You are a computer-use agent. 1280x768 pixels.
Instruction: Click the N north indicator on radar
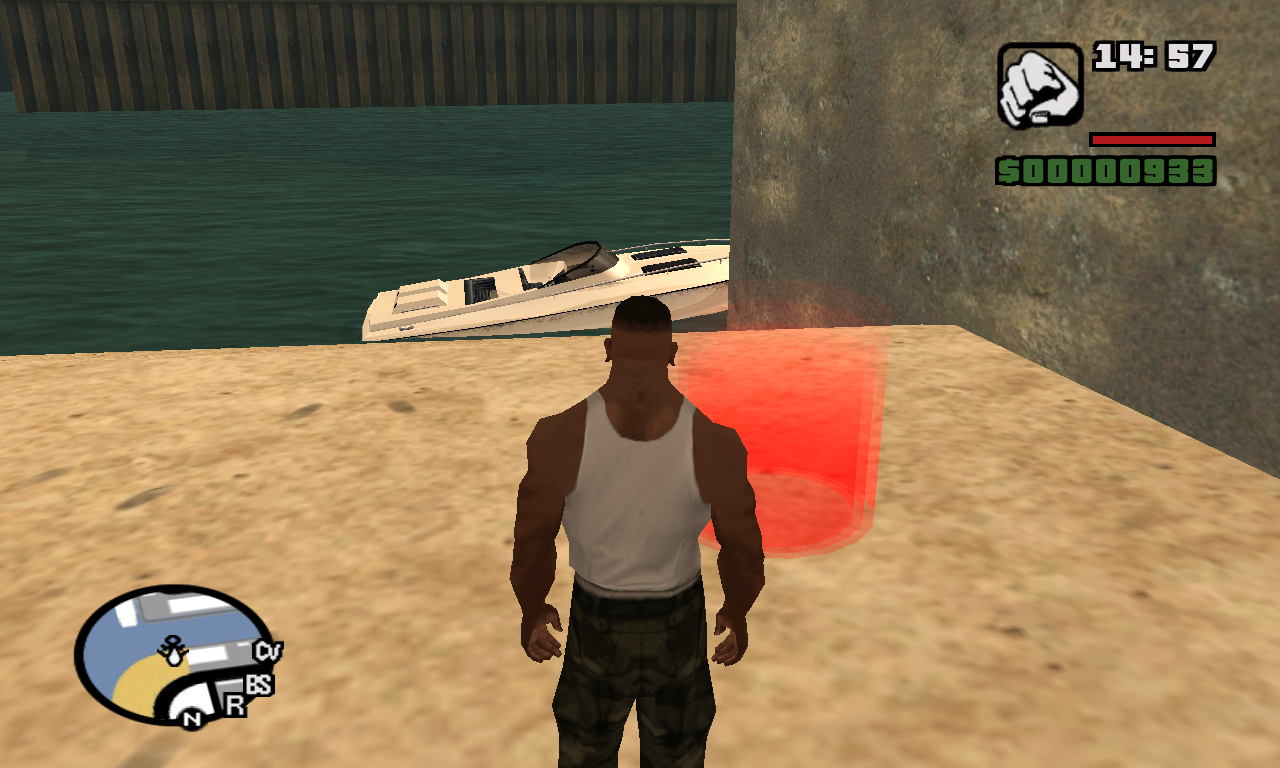[x=191, y=719]
